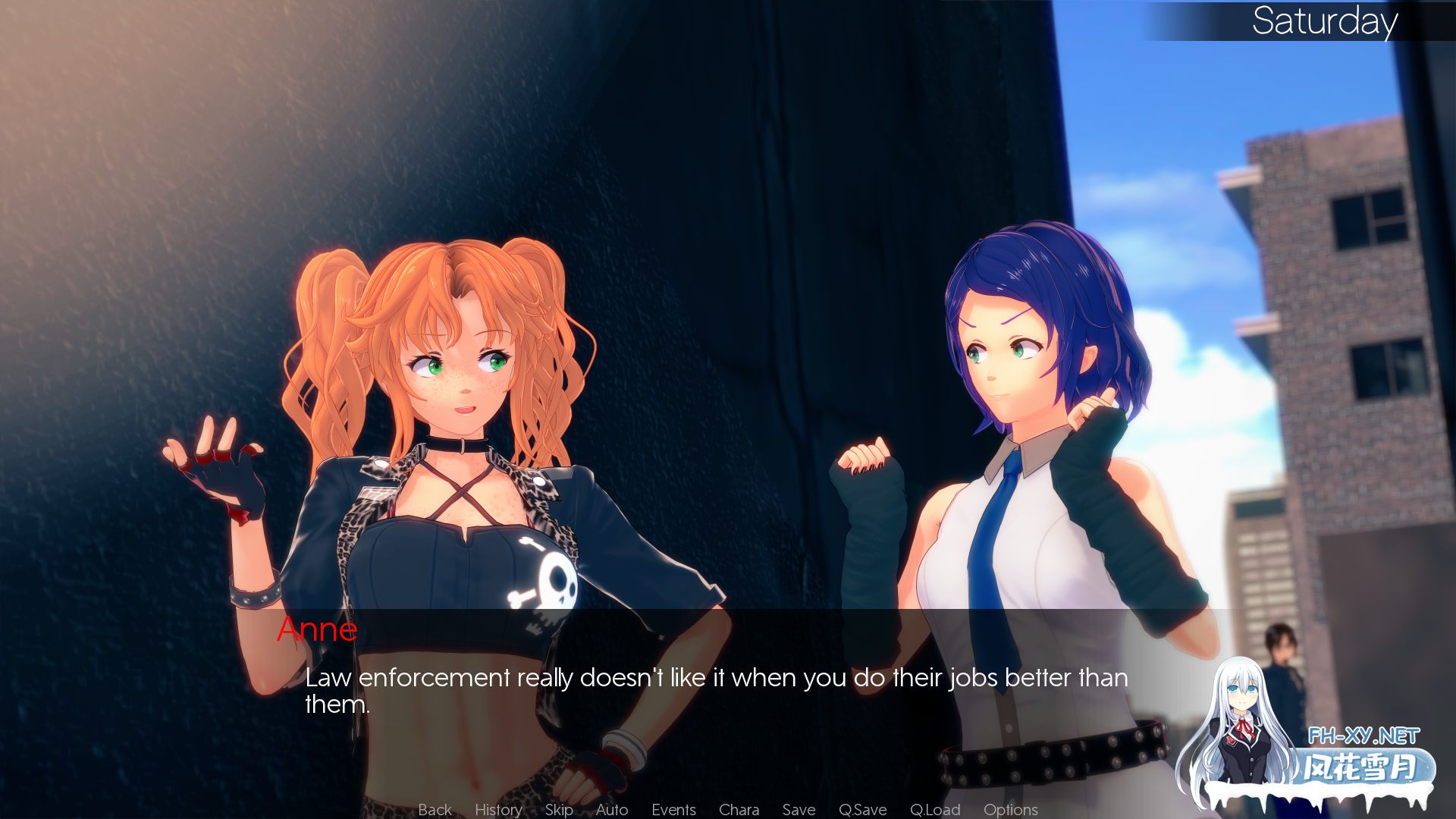Enable Skip mode
1456x819 pixels.
(559, 809)
